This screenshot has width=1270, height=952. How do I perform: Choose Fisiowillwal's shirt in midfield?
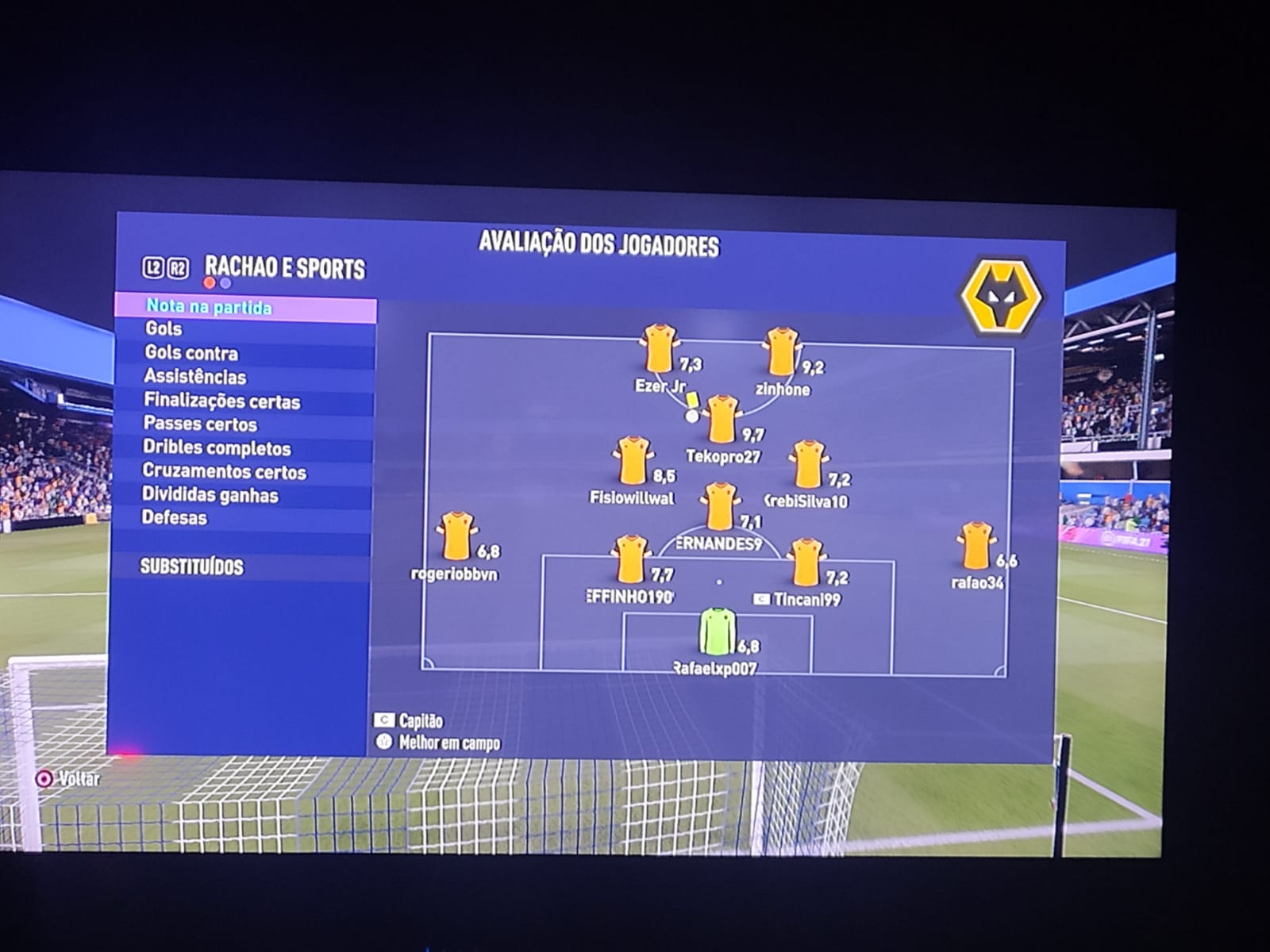click(633, 460)
